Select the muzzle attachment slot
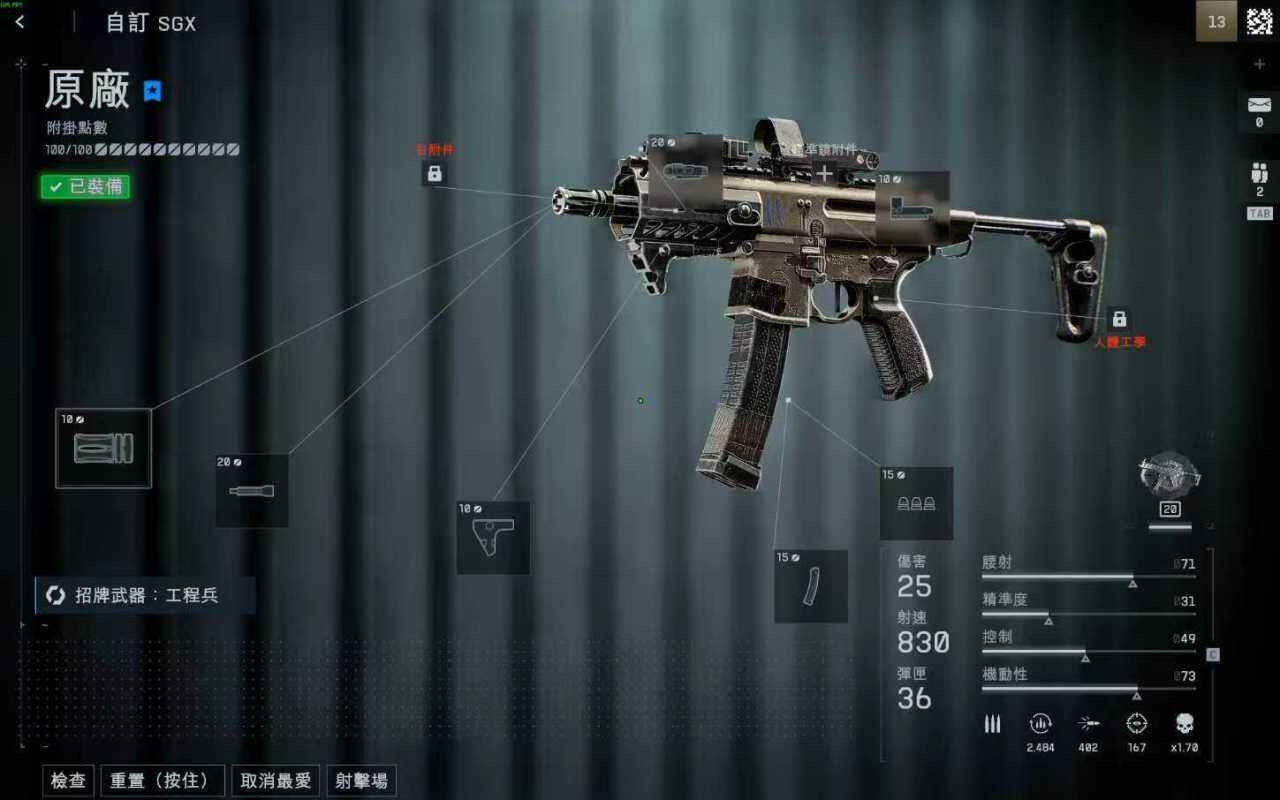Screen dimensions: 1280x800 pyautogui.click(x=103, y=448)
